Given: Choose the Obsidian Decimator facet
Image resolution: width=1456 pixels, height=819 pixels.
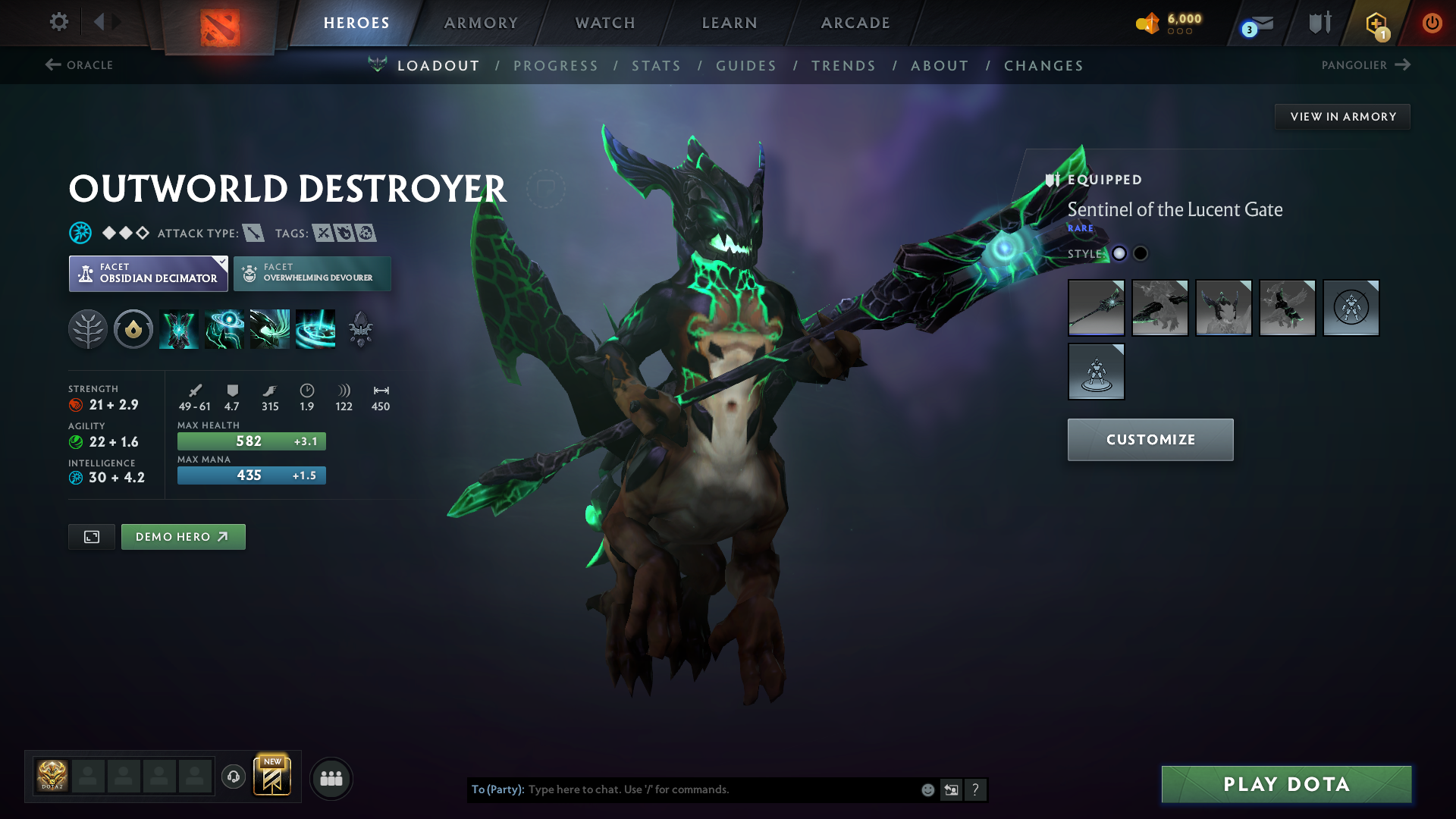Looking at the screenshot, I should (x=149, y=273).
